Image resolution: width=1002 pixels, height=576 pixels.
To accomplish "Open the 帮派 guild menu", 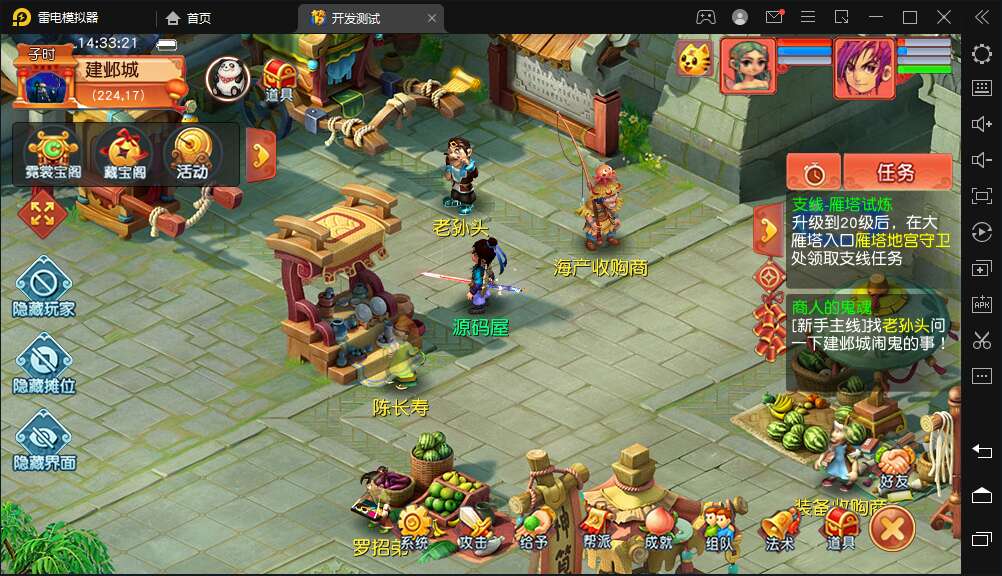I will 597,527.
